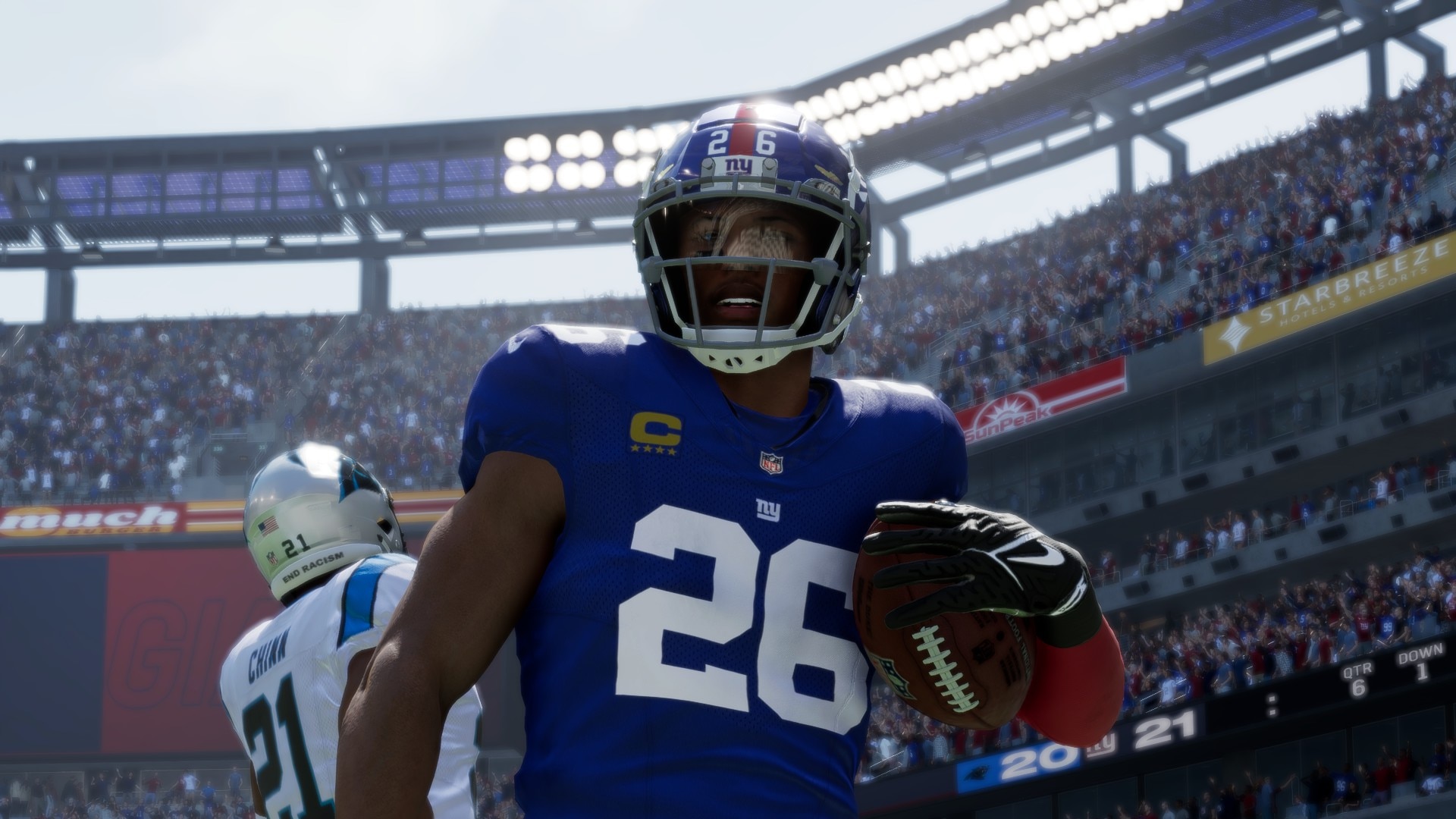Click the American flag decal on Chinn's helmet
This screenshot has height=819, width=1456.
268,525
